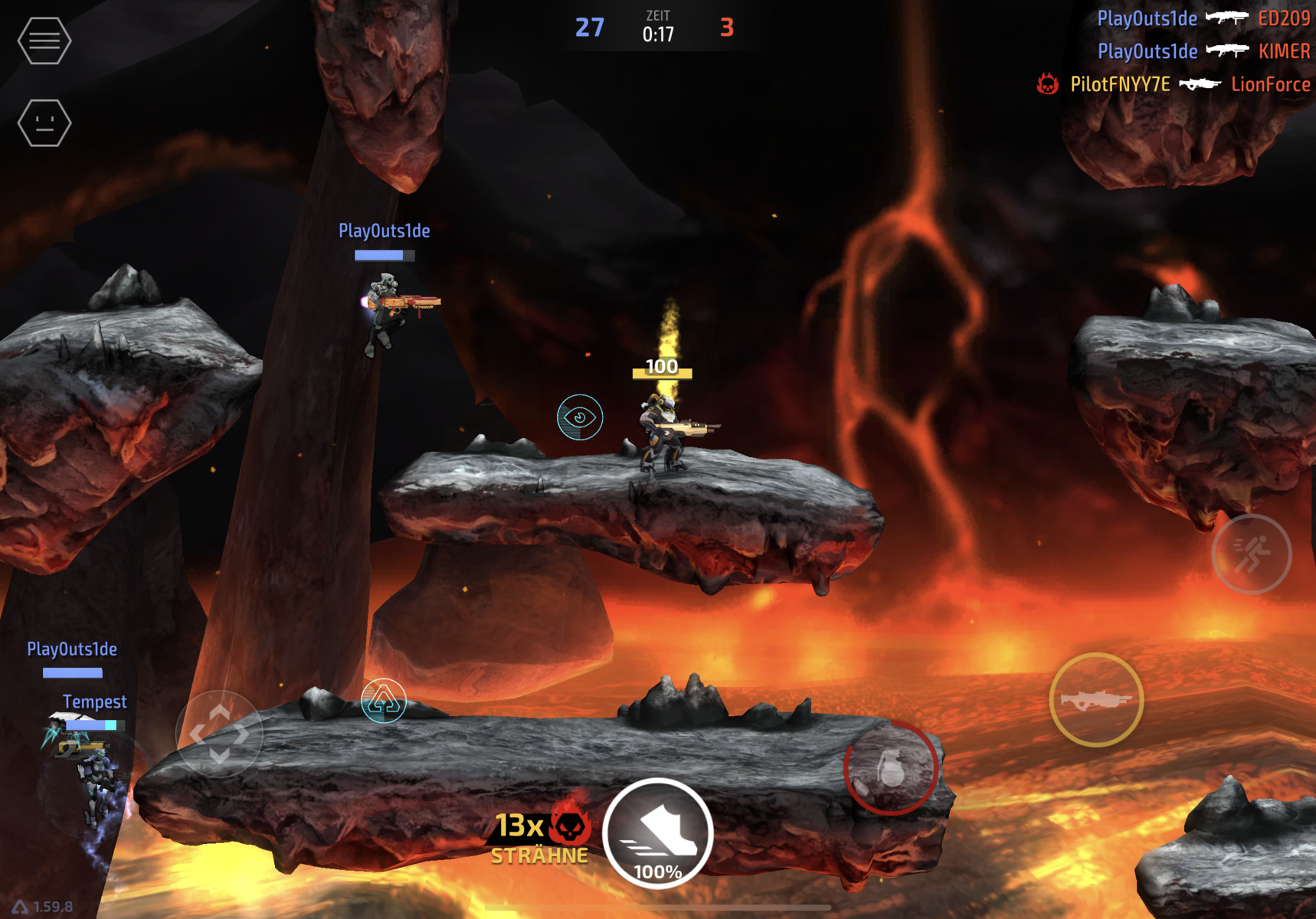Tap the movement directional pad

[x=219, y=734]
